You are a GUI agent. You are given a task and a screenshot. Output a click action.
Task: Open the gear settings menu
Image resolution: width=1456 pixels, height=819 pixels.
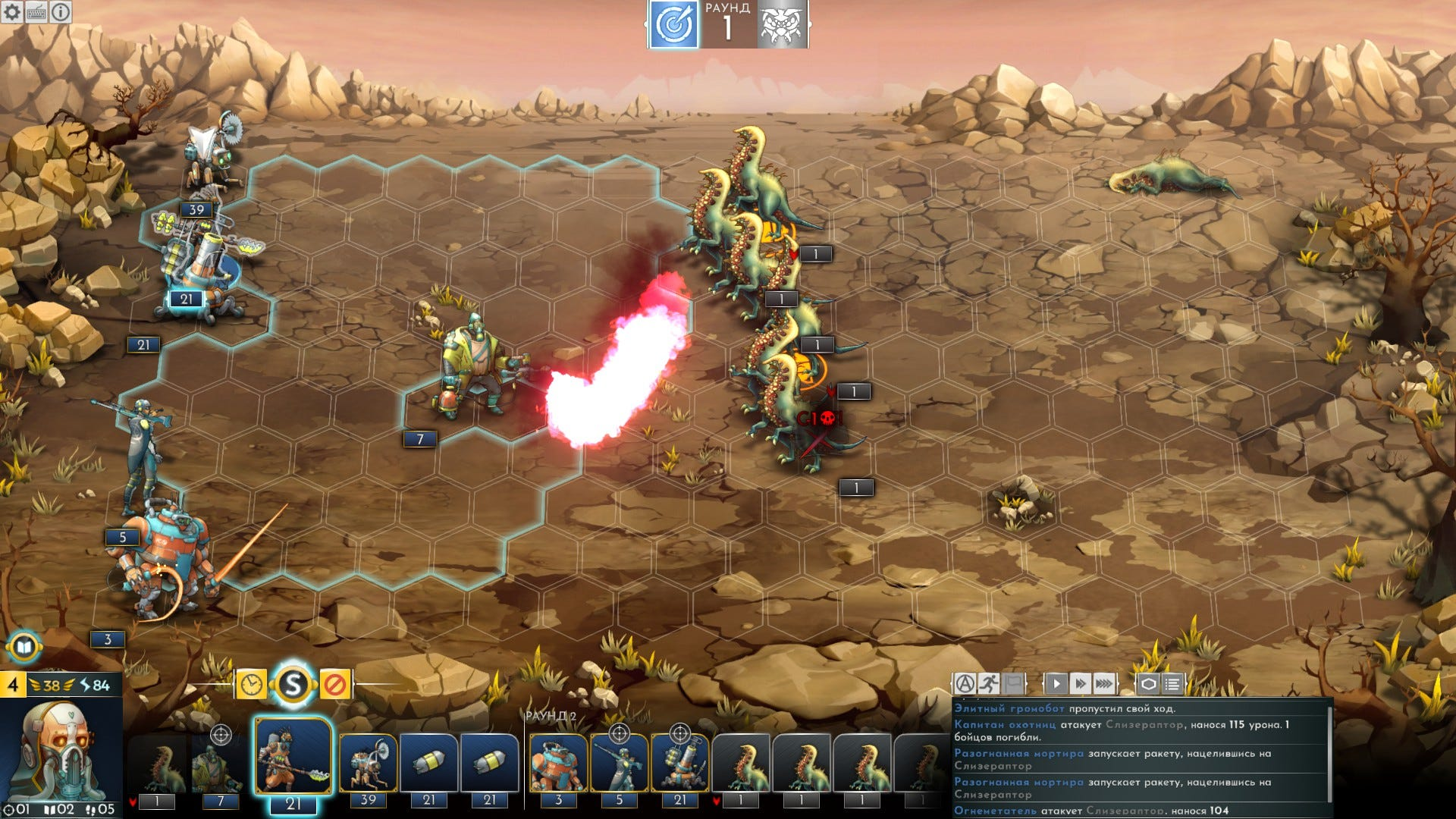pyautogui.click(x=12, y=12)
